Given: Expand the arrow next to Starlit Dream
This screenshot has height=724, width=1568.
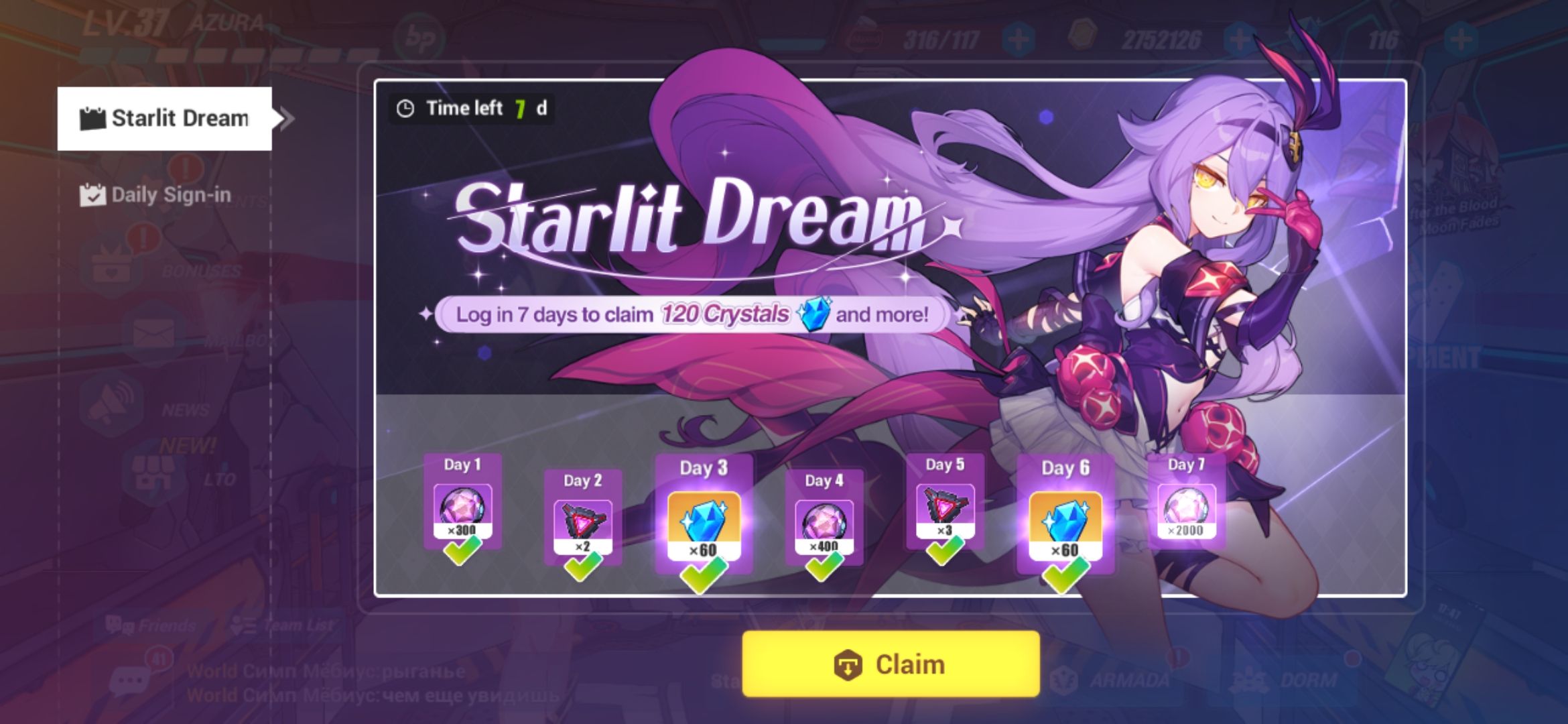Looking at the screenshot, I should 286,118.
